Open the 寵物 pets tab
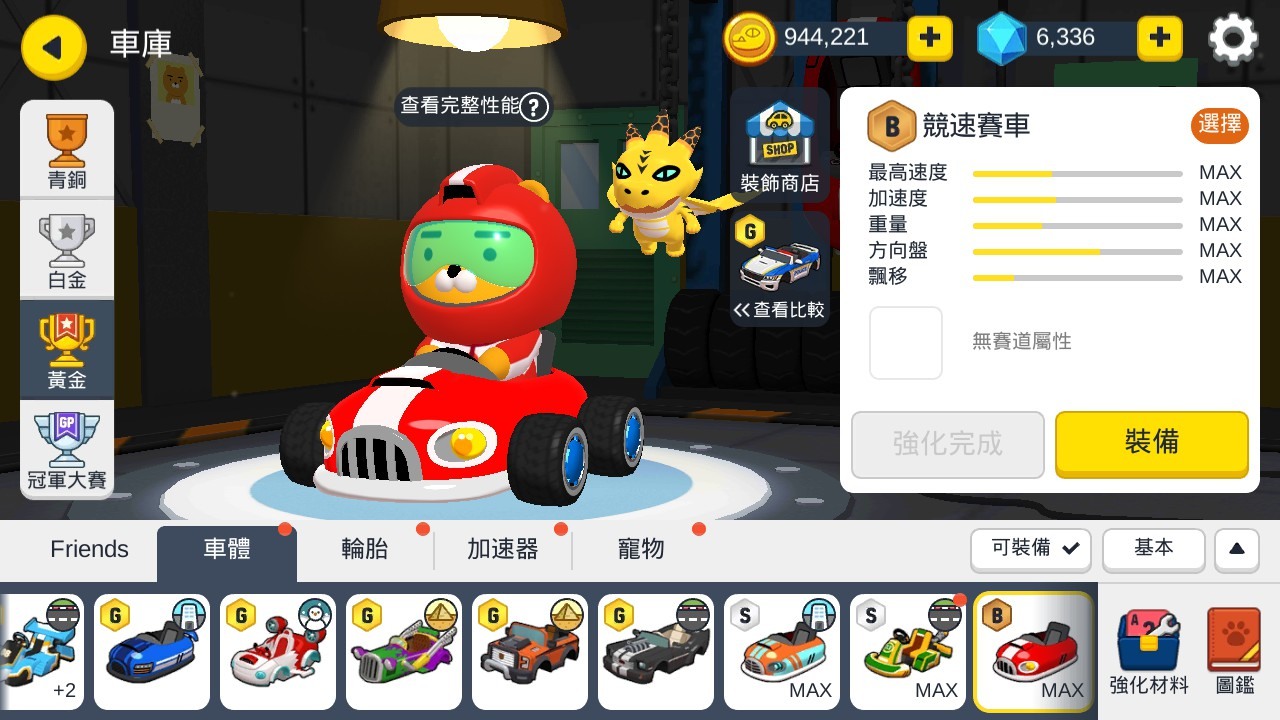 coord(640,549)
